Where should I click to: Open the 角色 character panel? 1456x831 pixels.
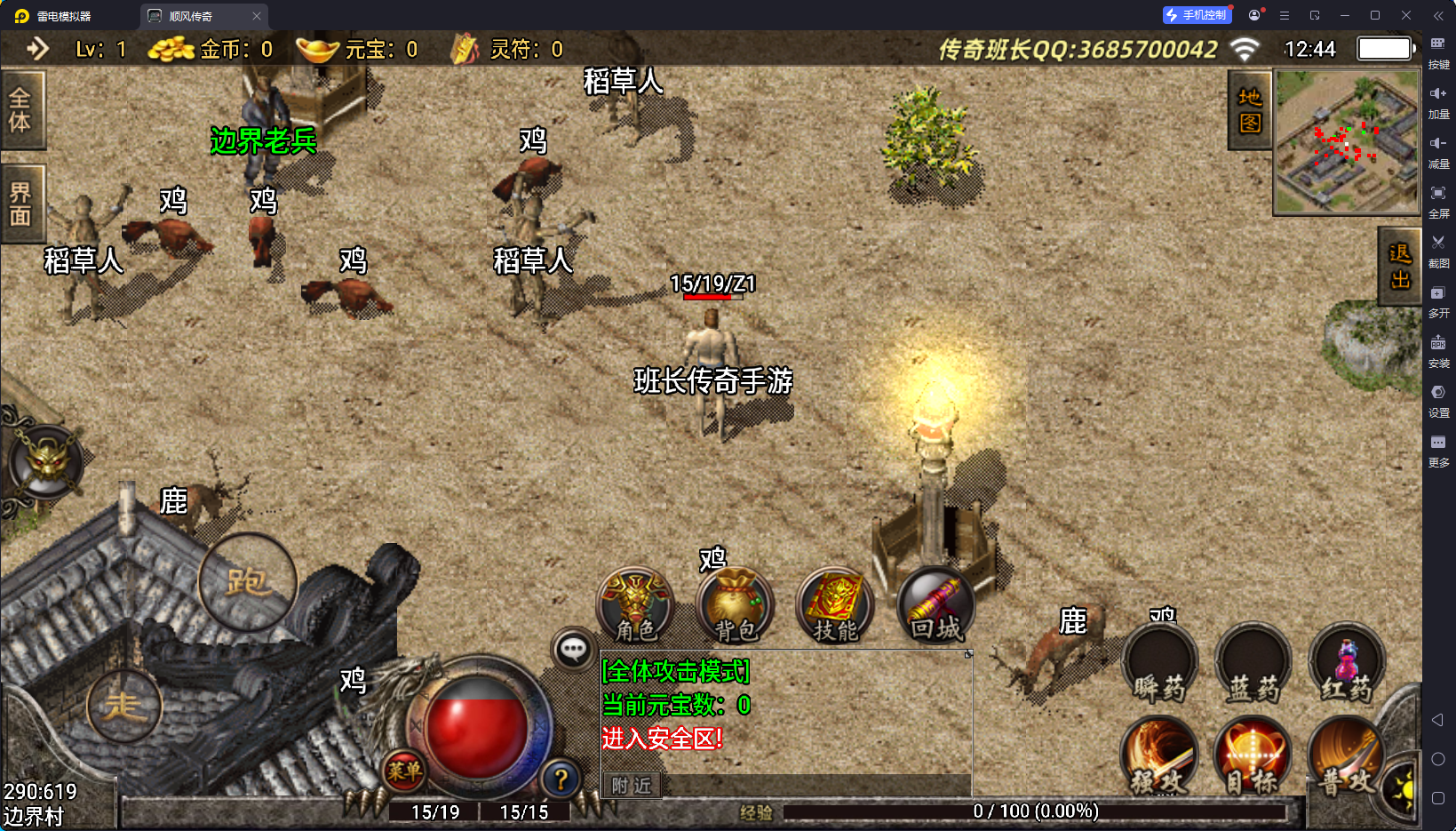coord(635,605)
